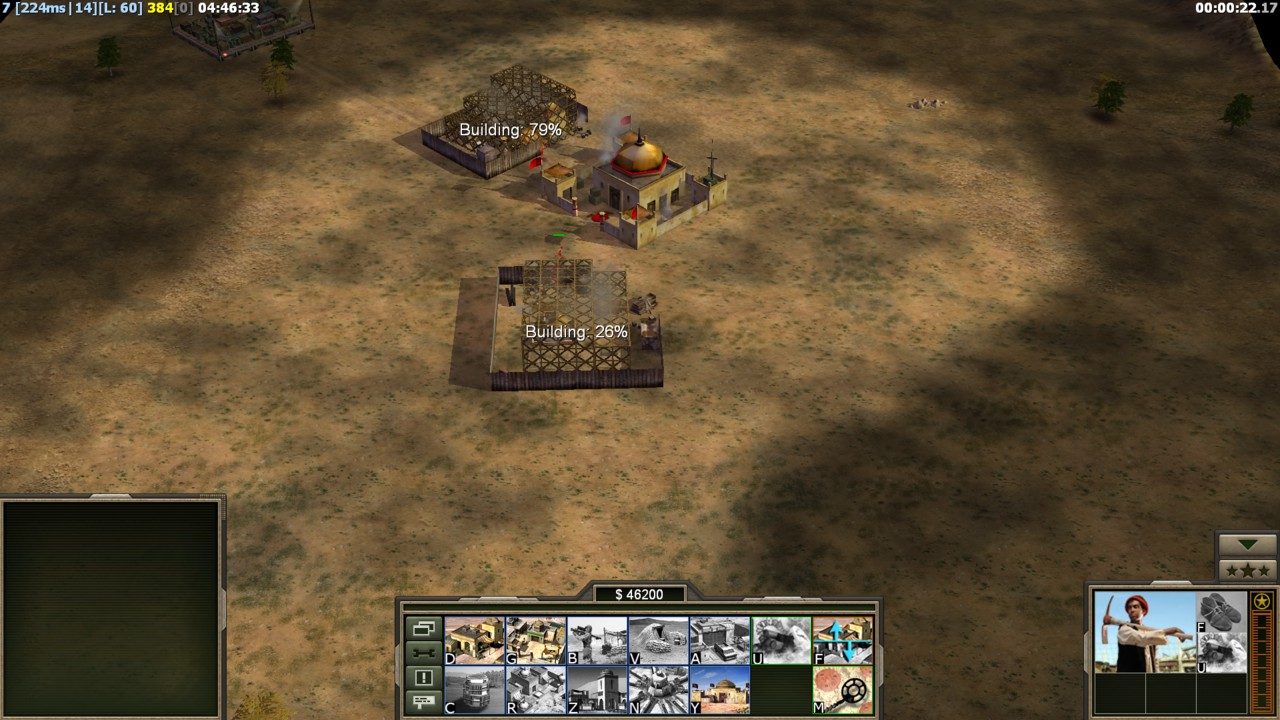The height and width of the screenshot is (720, 1280).
Task: Choose the Barracks build icon (G)
Action: (x=536, y=640)
